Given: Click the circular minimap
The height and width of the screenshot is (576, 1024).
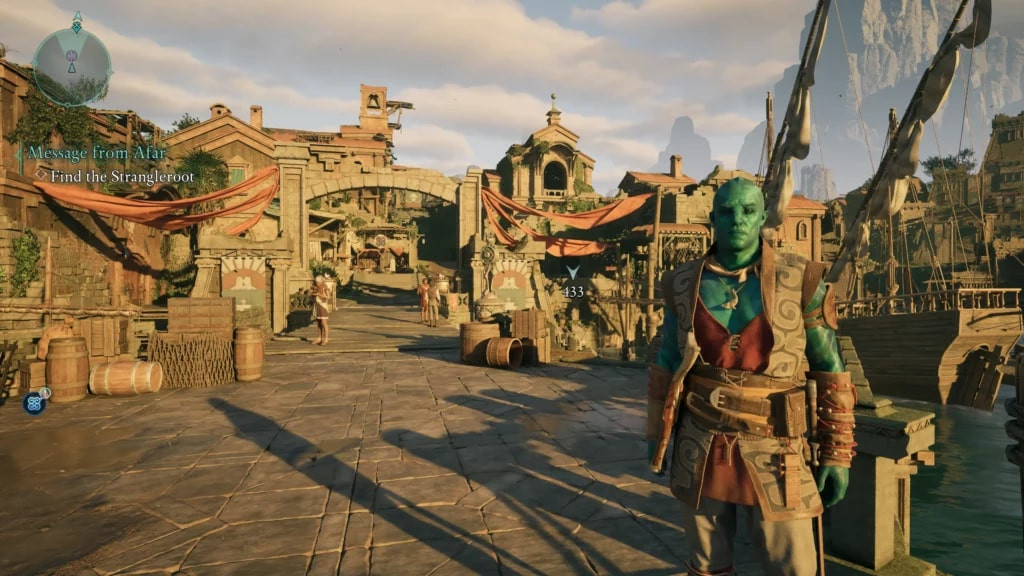Looking at the screenshot, I should coord(72,66).
